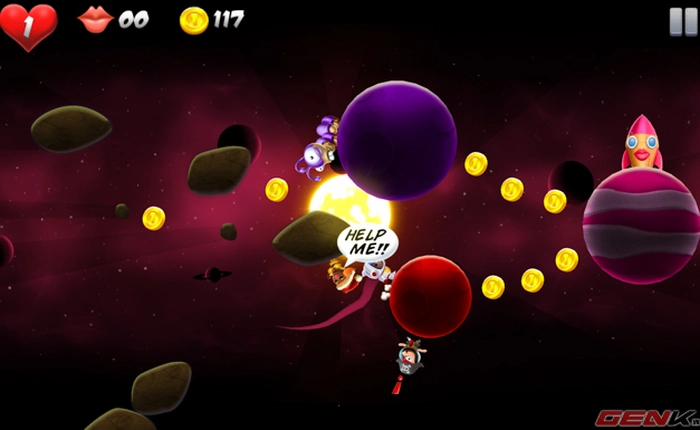
Task: Pause the game with the top-right button
Action: 682,21
